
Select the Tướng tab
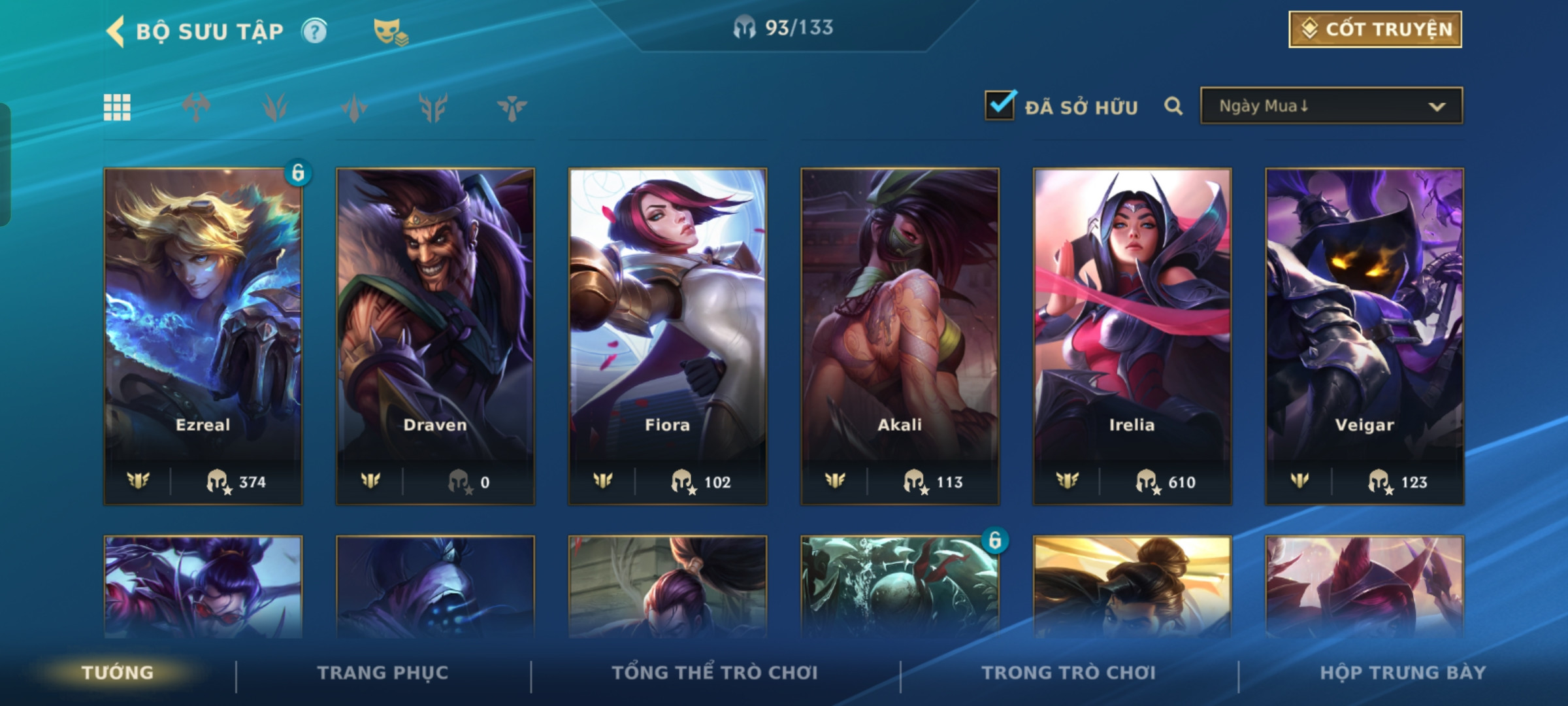point(118,673)
